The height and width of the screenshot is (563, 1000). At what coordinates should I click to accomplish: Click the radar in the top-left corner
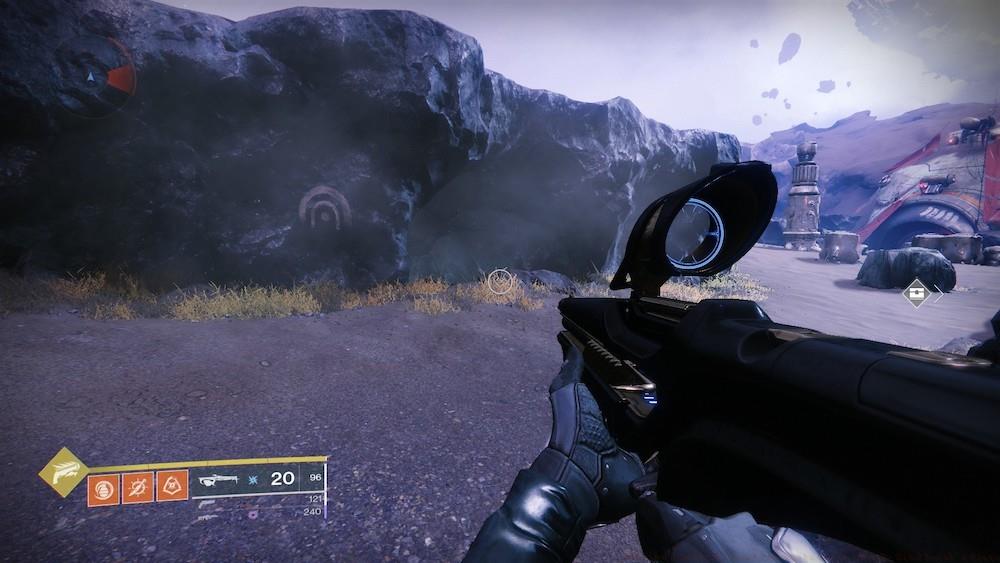93,75
